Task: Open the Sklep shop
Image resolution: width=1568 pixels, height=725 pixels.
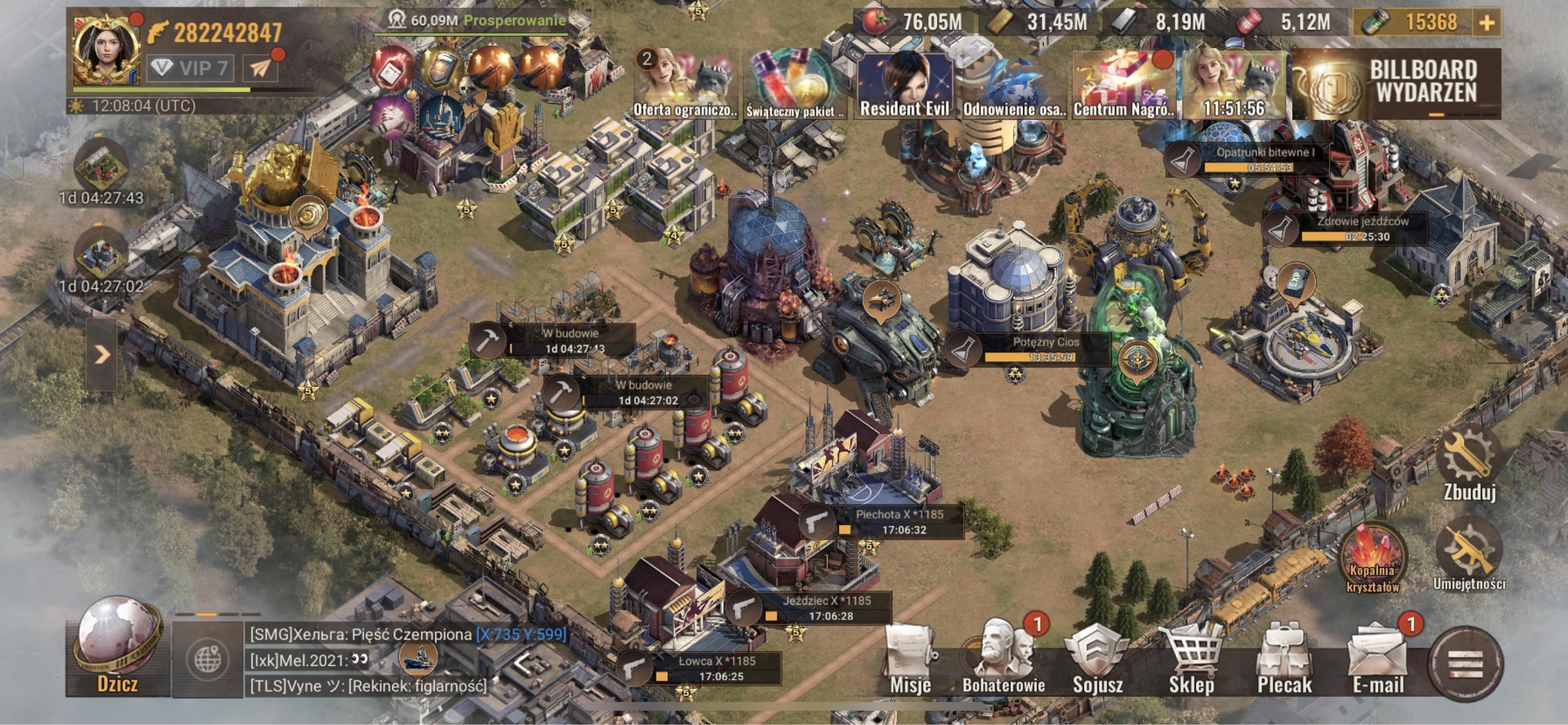Action: [x=1191, y=662]
